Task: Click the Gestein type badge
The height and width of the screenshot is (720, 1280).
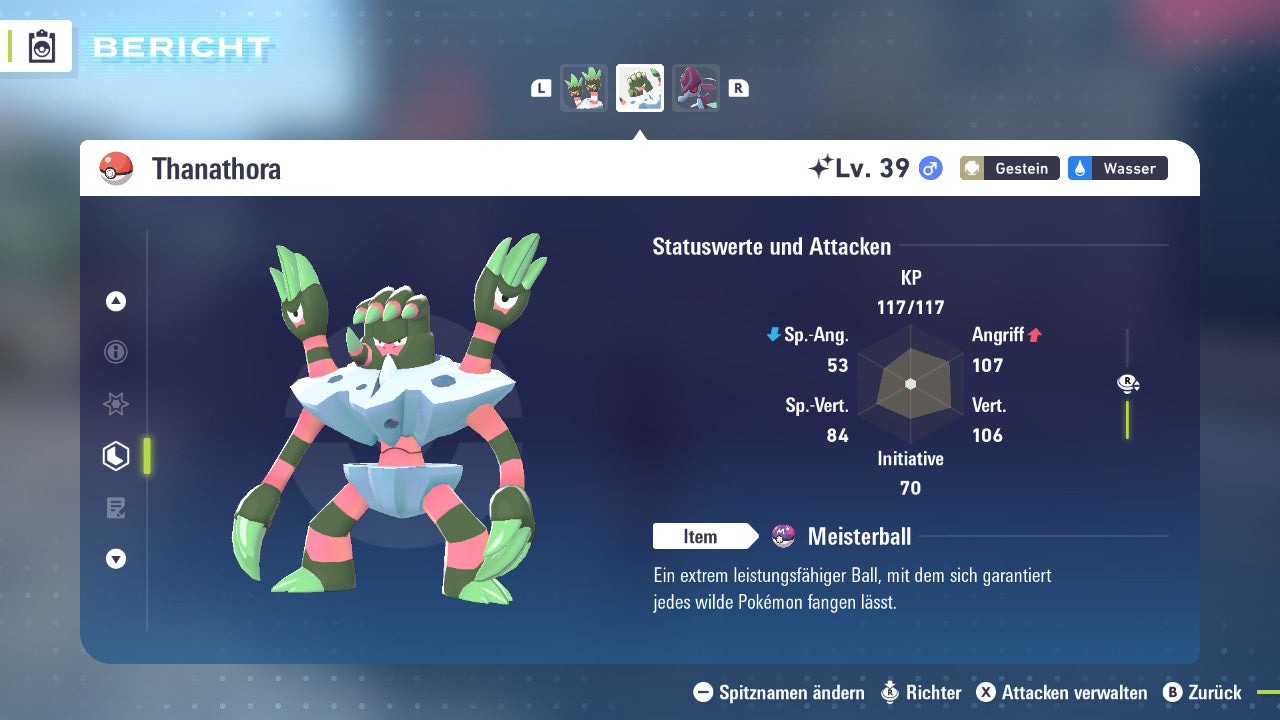Action: coord(1008,168)
